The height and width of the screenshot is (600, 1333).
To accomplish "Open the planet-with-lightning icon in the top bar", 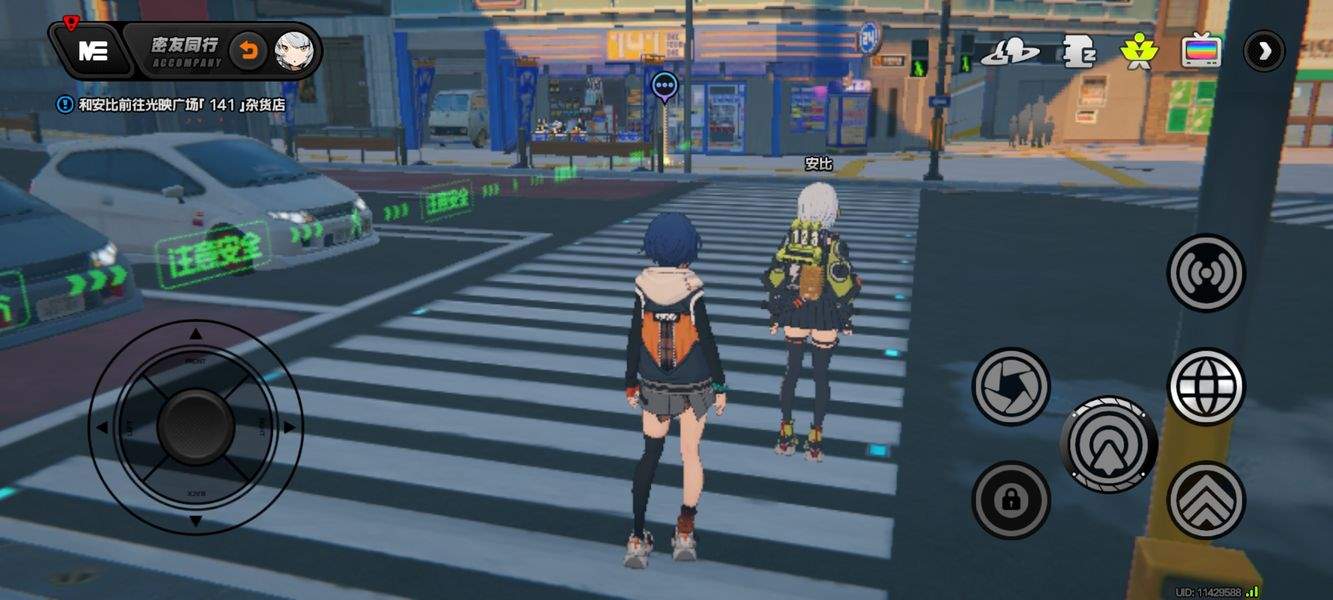I will coord(1009,52).
